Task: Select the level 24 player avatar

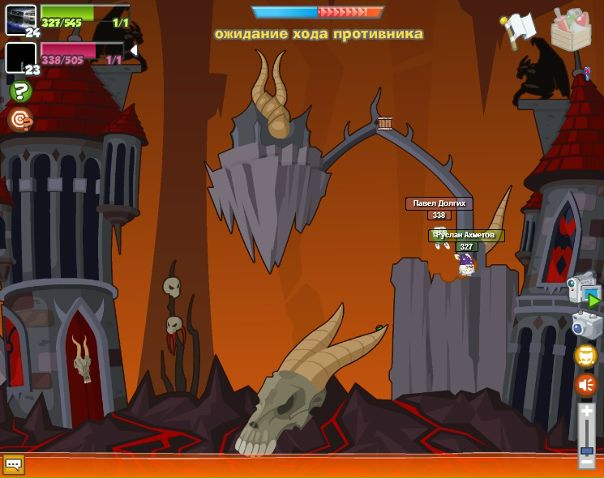Action: pos(20,17)
